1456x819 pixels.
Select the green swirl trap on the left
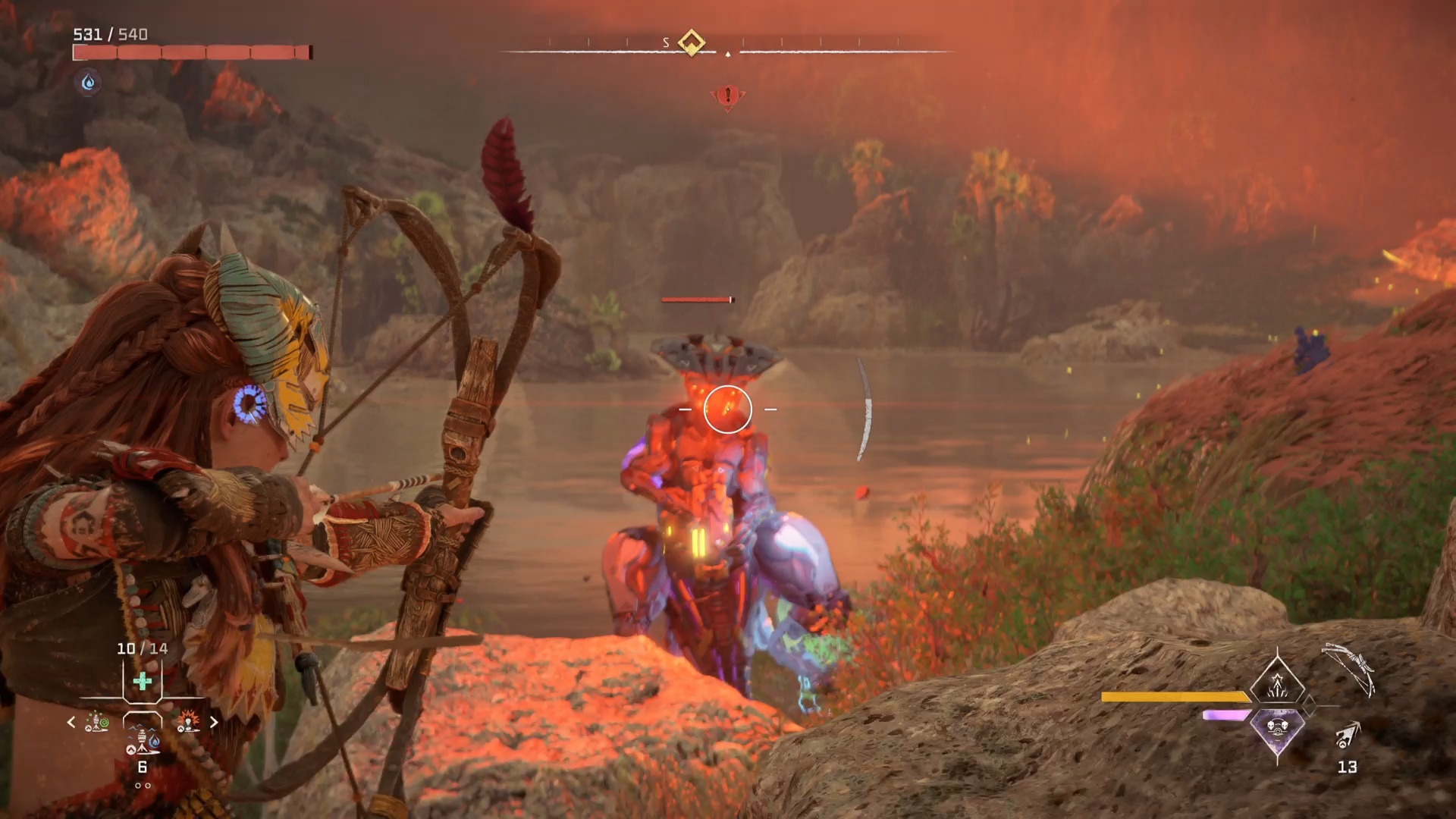click(x=96, y=721)
